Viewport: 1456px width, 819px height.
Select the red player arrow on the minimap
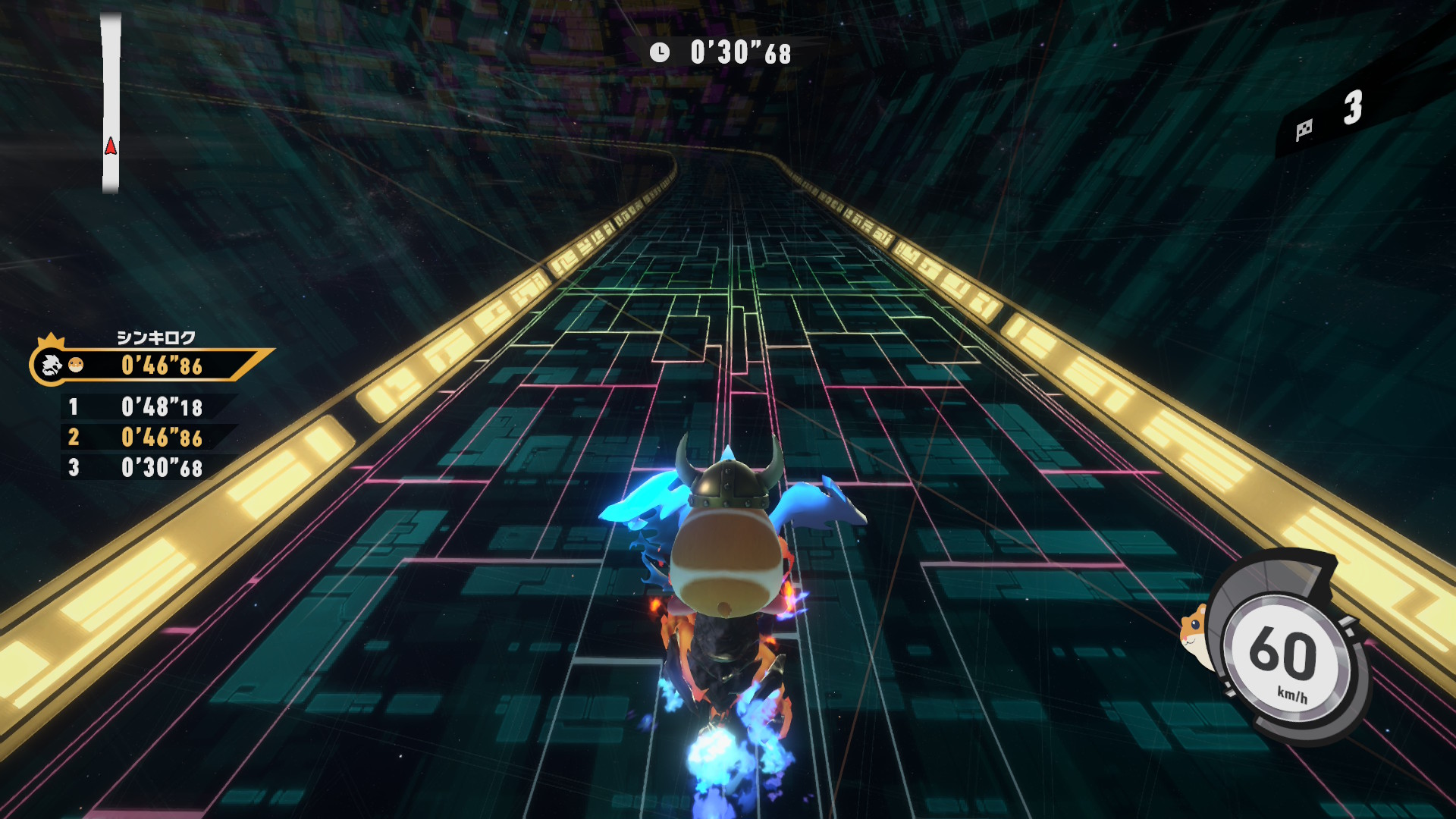111,146
